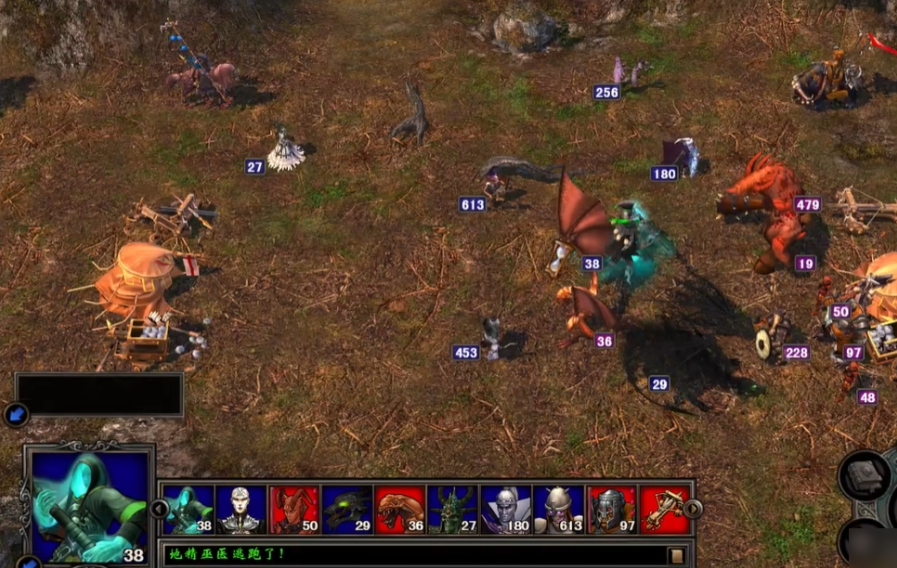The width and height of the screenshot is (897, 568).
Task: Select the orange beast portrait numbered 36
Action: [x=400, y=510]
